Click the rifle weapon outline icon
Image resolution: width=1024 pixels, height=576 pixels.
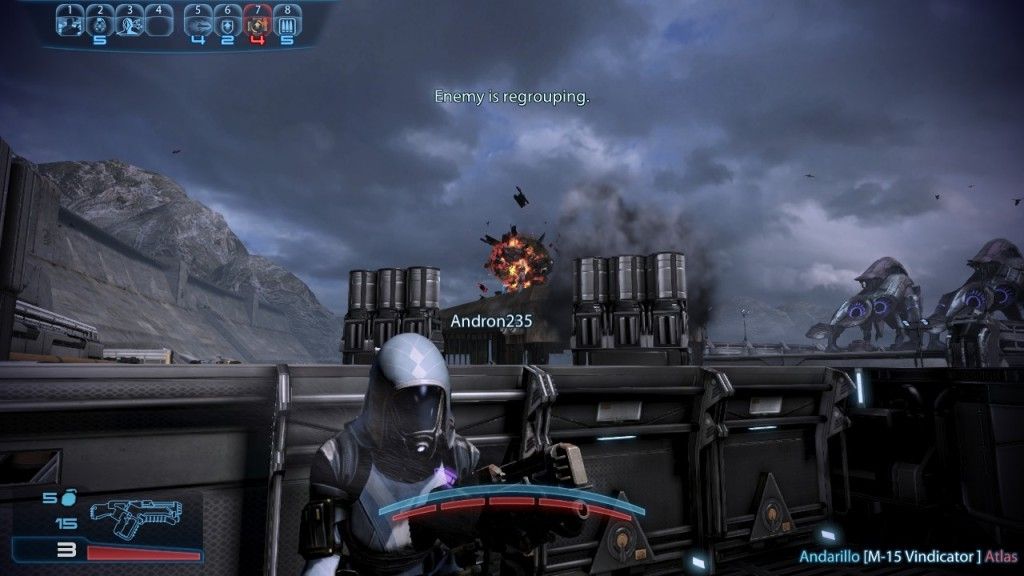click(135, 514)
